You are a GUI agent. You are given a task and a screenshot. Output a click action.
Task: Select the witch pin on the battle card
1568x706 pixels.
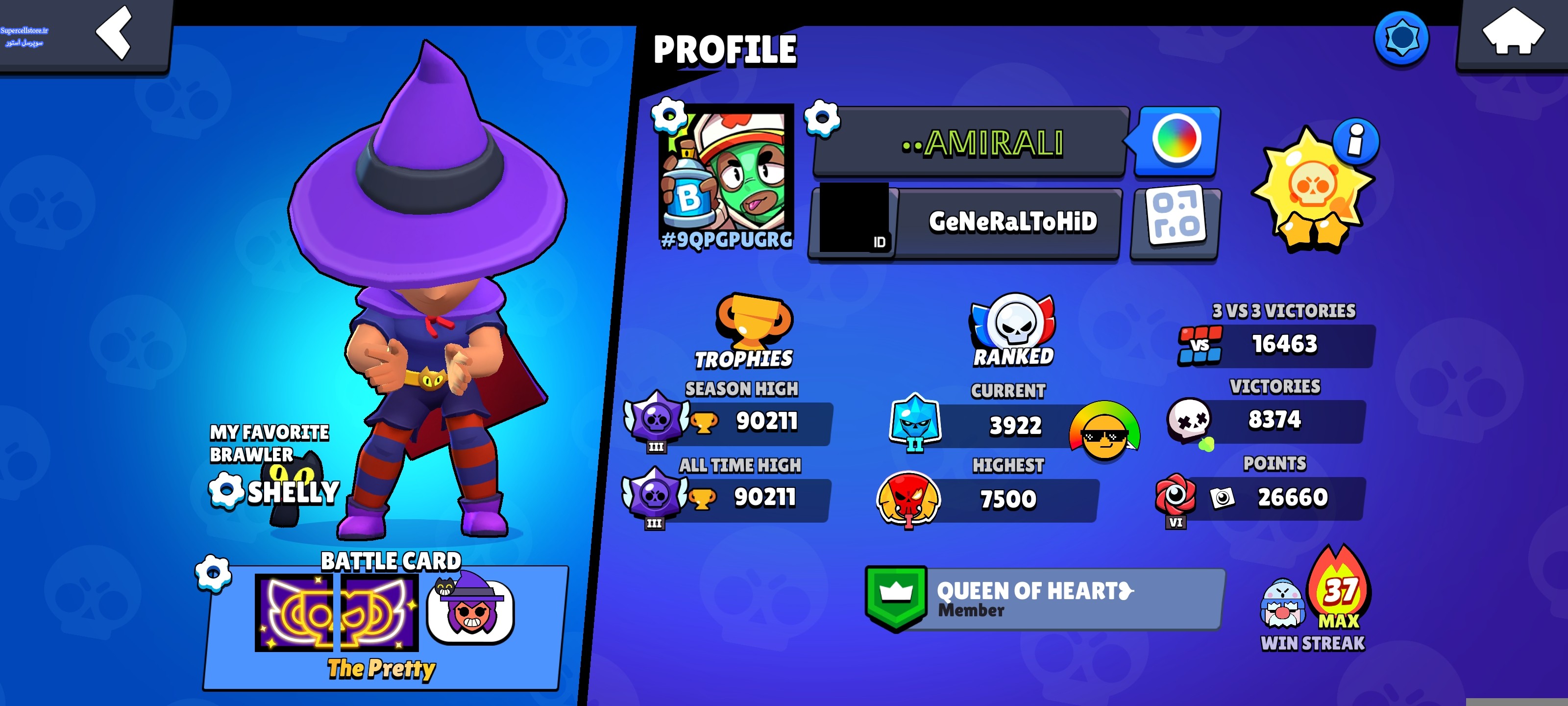tap(470, 609)
